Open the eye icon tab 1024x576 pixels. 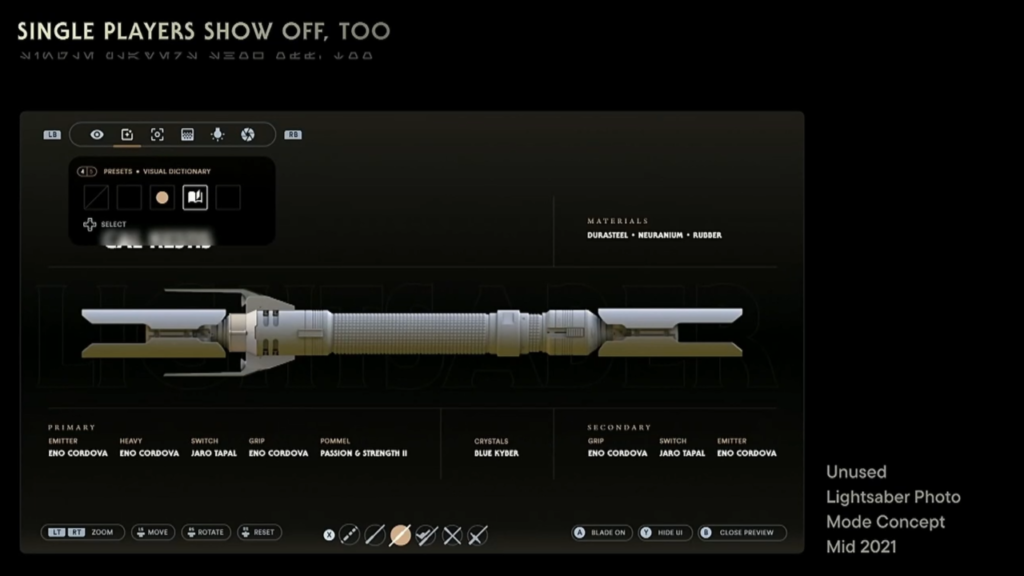(97, 134)
